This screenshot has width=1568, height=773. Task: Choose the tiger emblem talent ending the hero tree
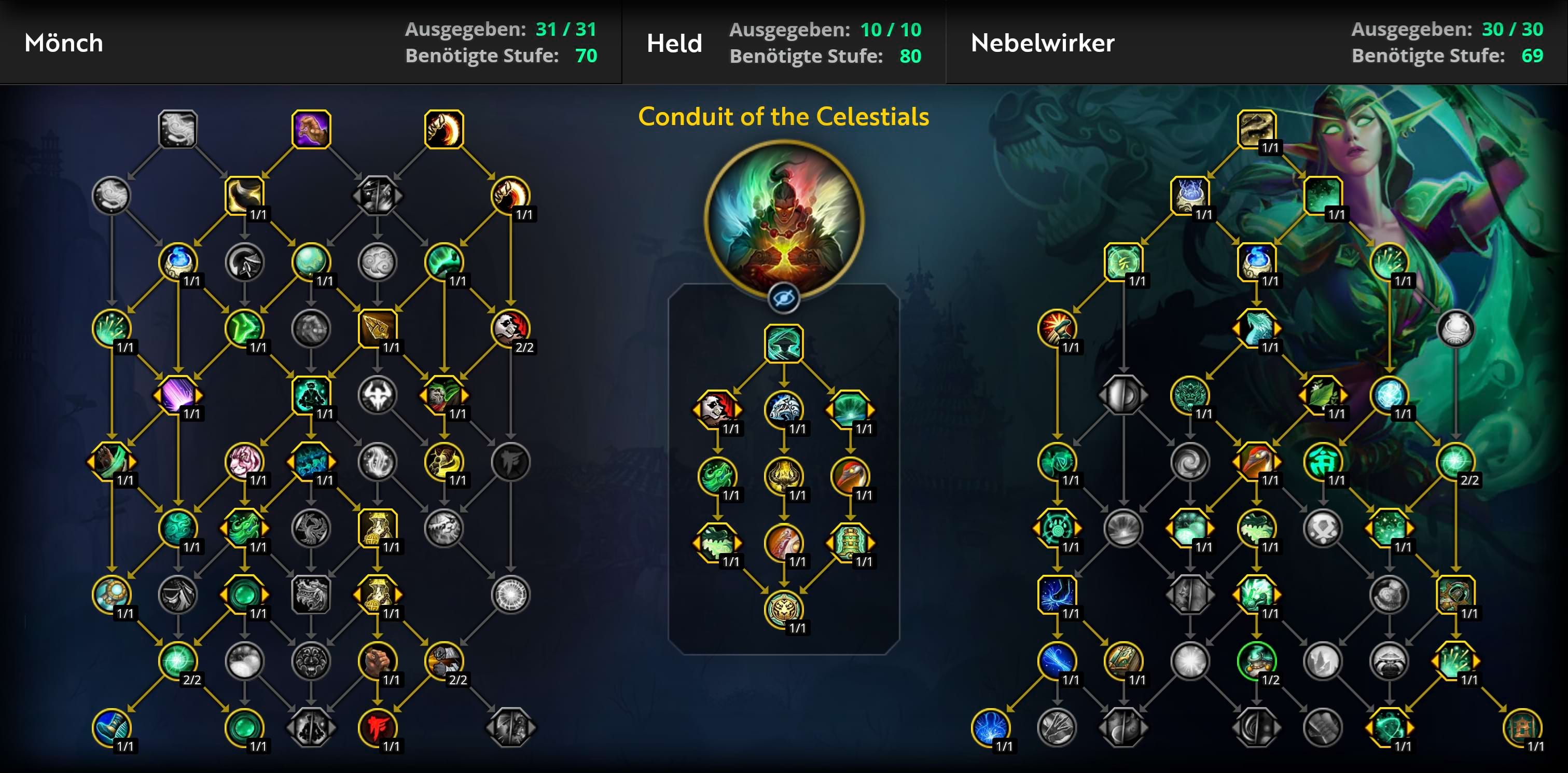783,609
